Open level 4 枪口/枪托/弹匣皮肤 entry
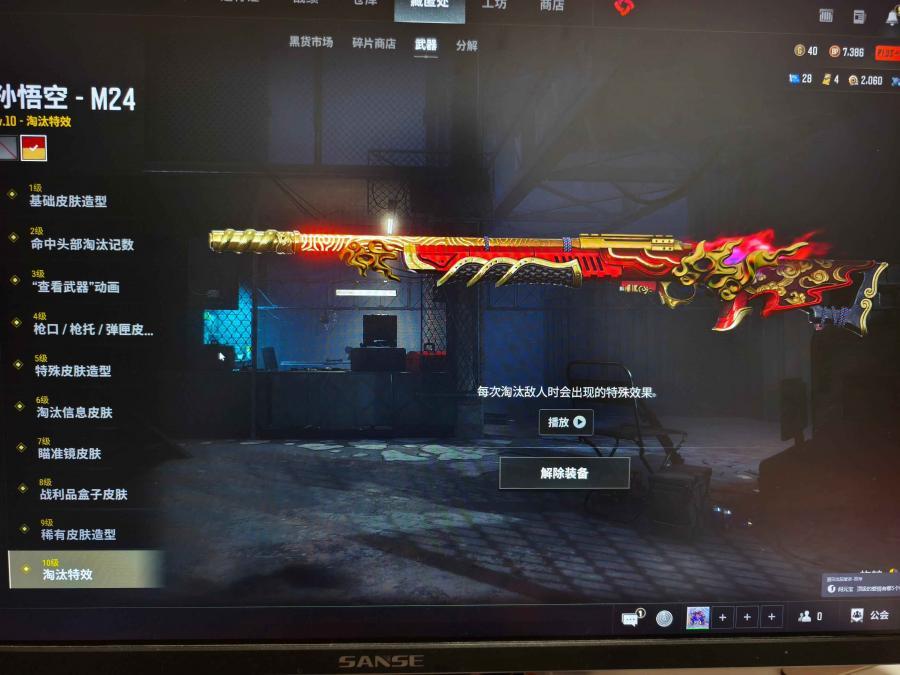Image resolution: width=900 pixels, height=675 pixels. pyautogui.click(x=93, y=329)
